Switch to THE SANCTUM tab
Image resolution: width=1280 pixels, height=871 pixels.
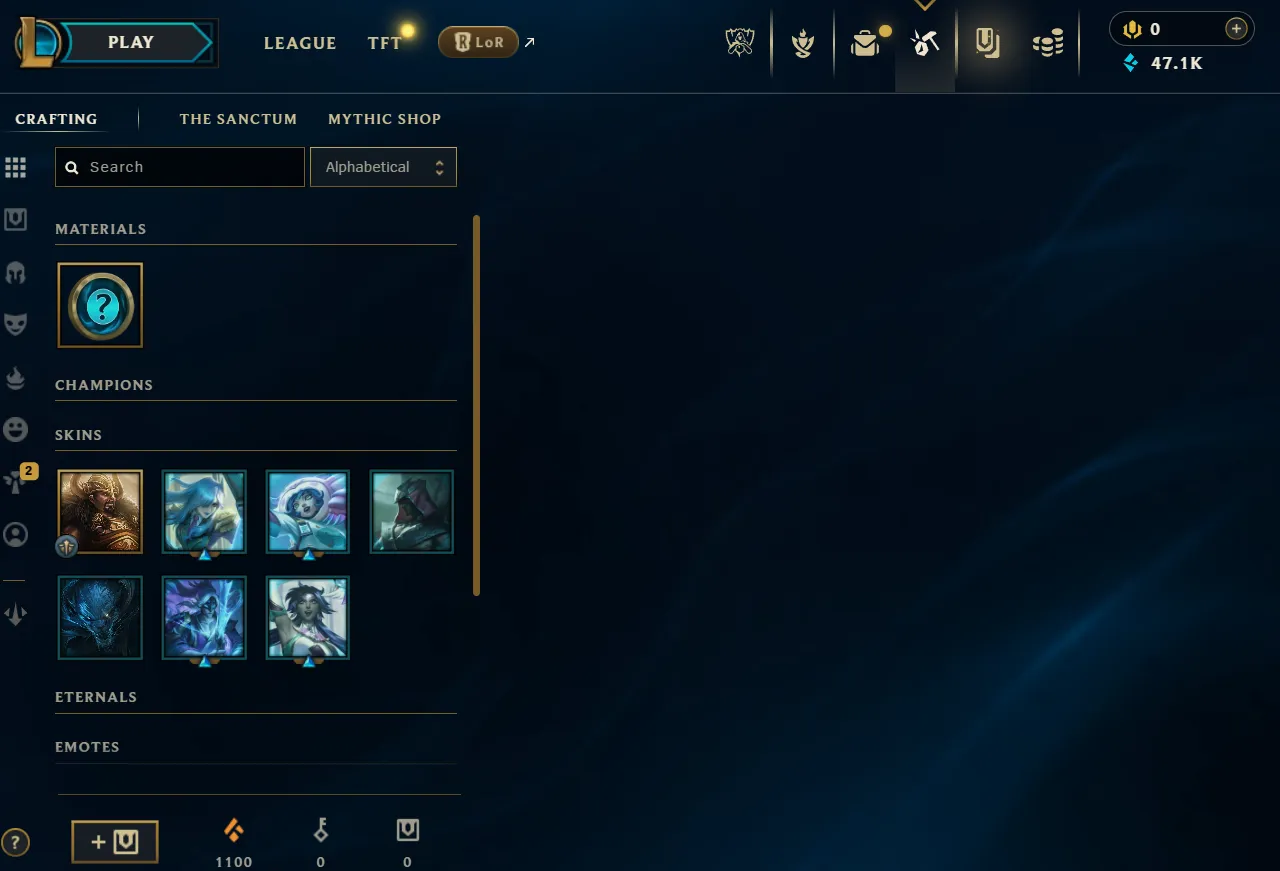pyautogui.click(x=238, y=119)
